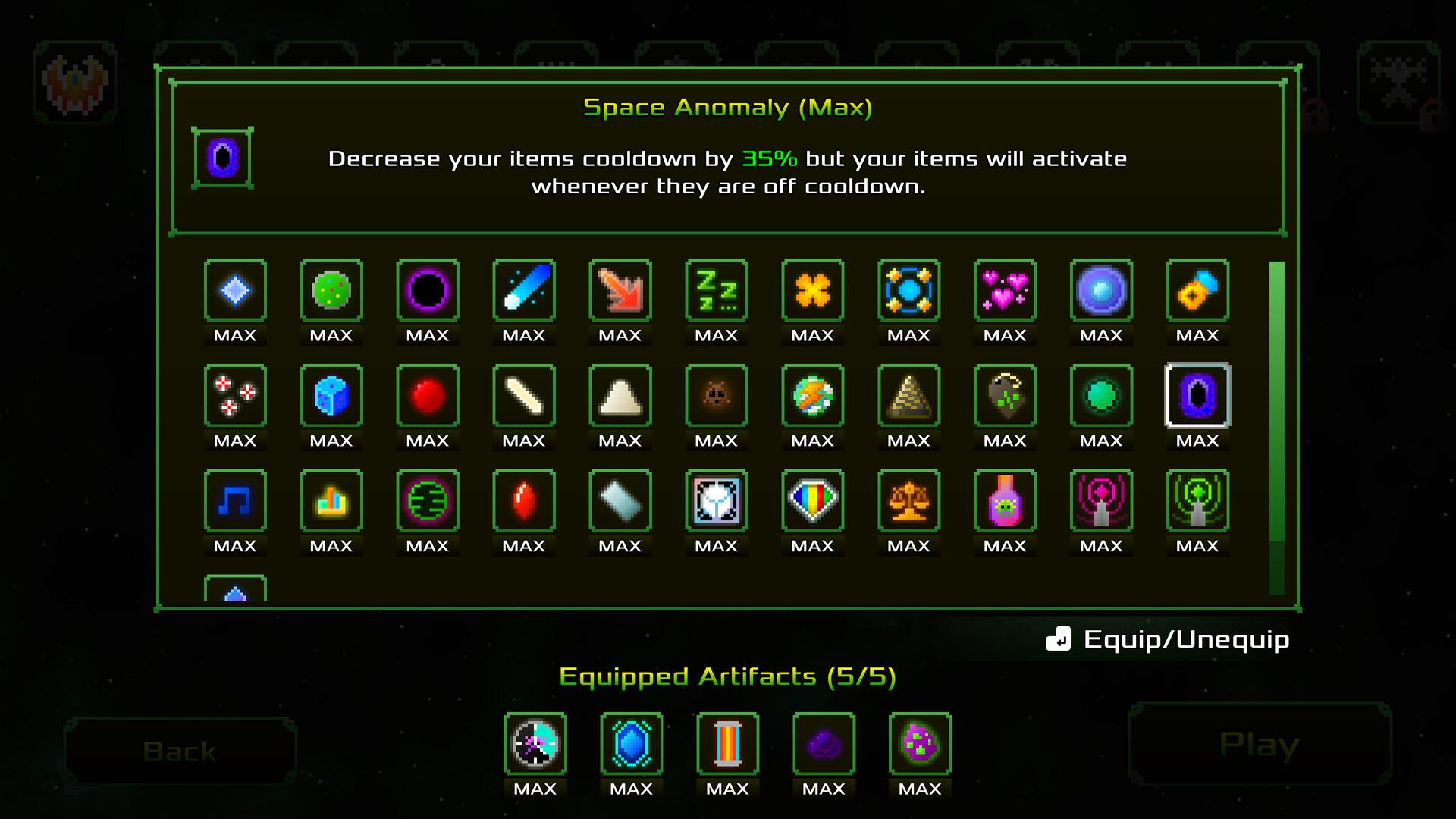Choose the orange clover artifact
Viewport: 1456px width, 819px height.
coord(812,290)
